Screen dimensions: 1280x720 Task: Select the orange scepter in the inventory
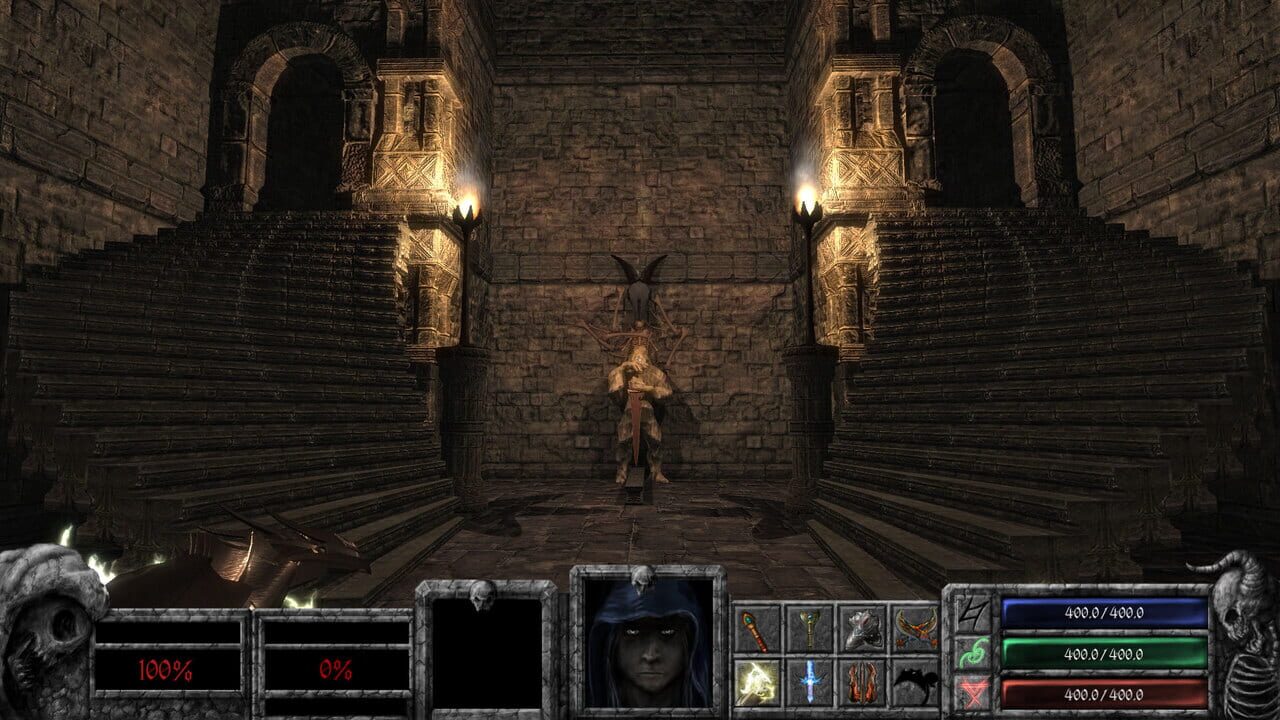click(x=755, y=629)
